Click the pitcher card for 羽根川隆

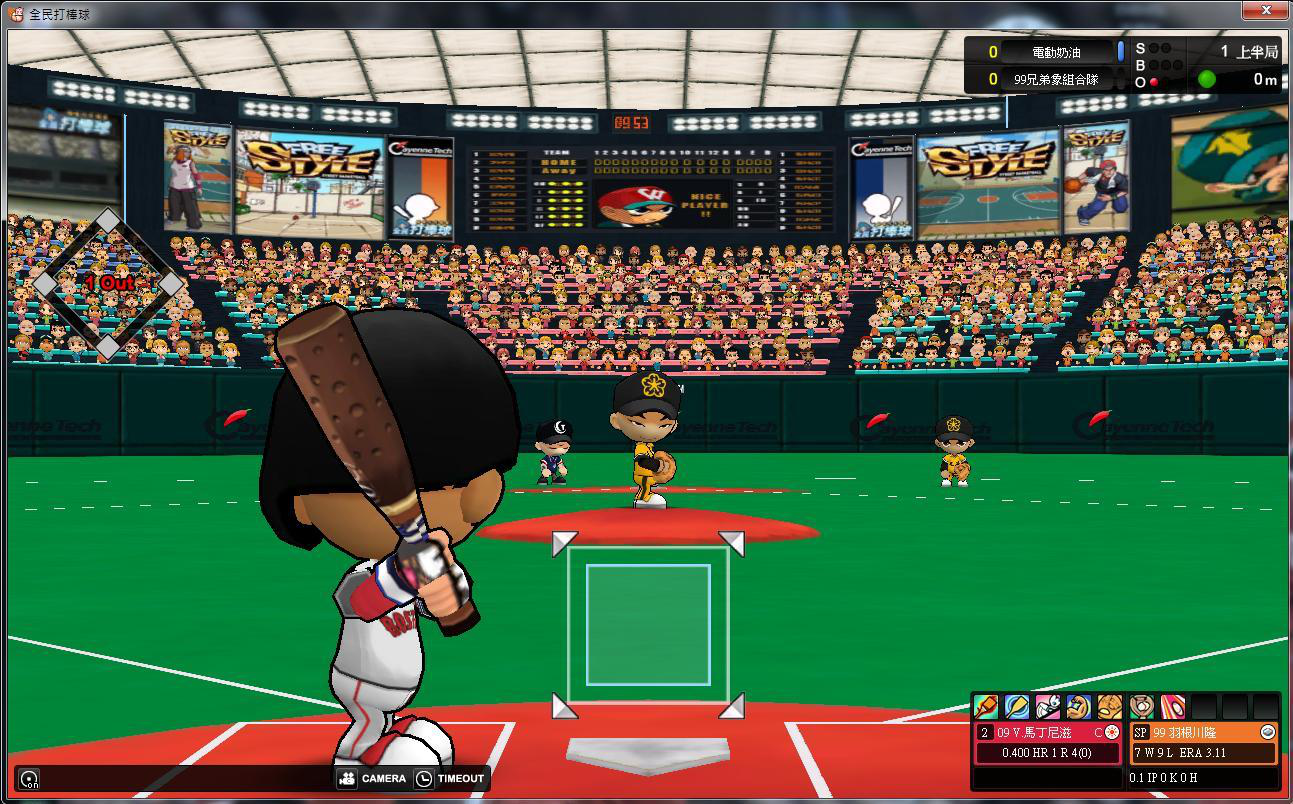[1204, 742]
